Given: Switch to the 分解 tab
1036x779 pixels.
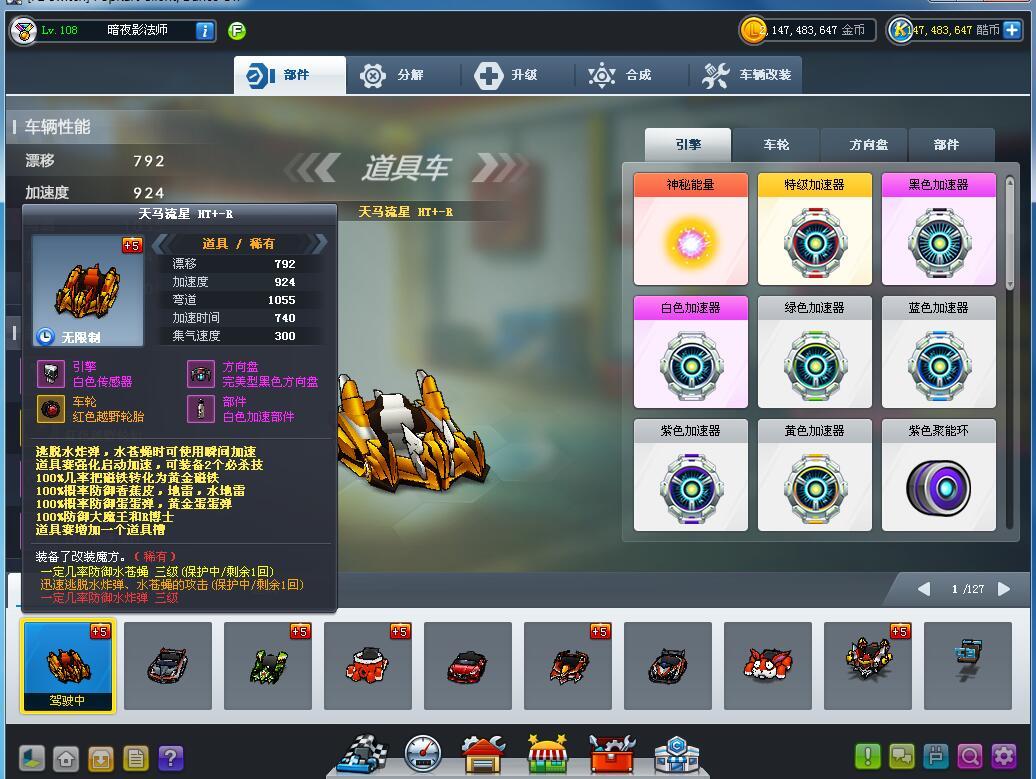Looking at the screenshot, I should pos(392,75).
